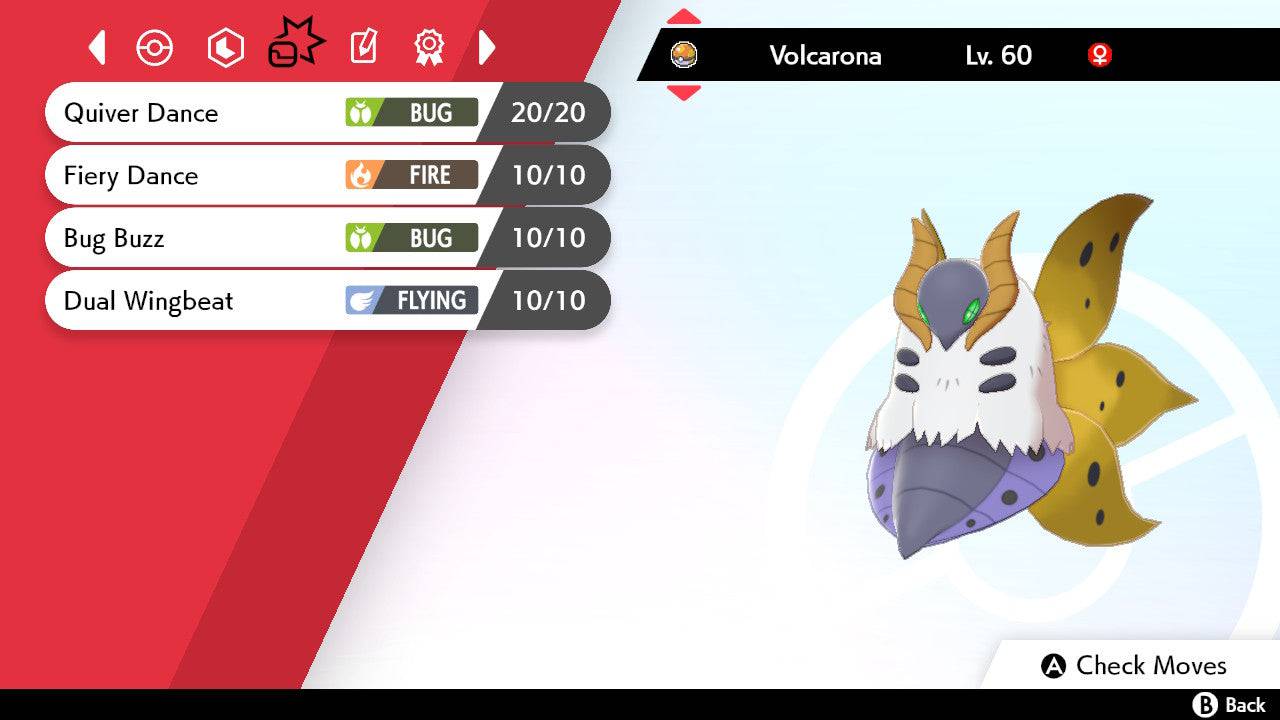
Task: Click the red down arrow to switch Pokémon
Action: [684, 92]
